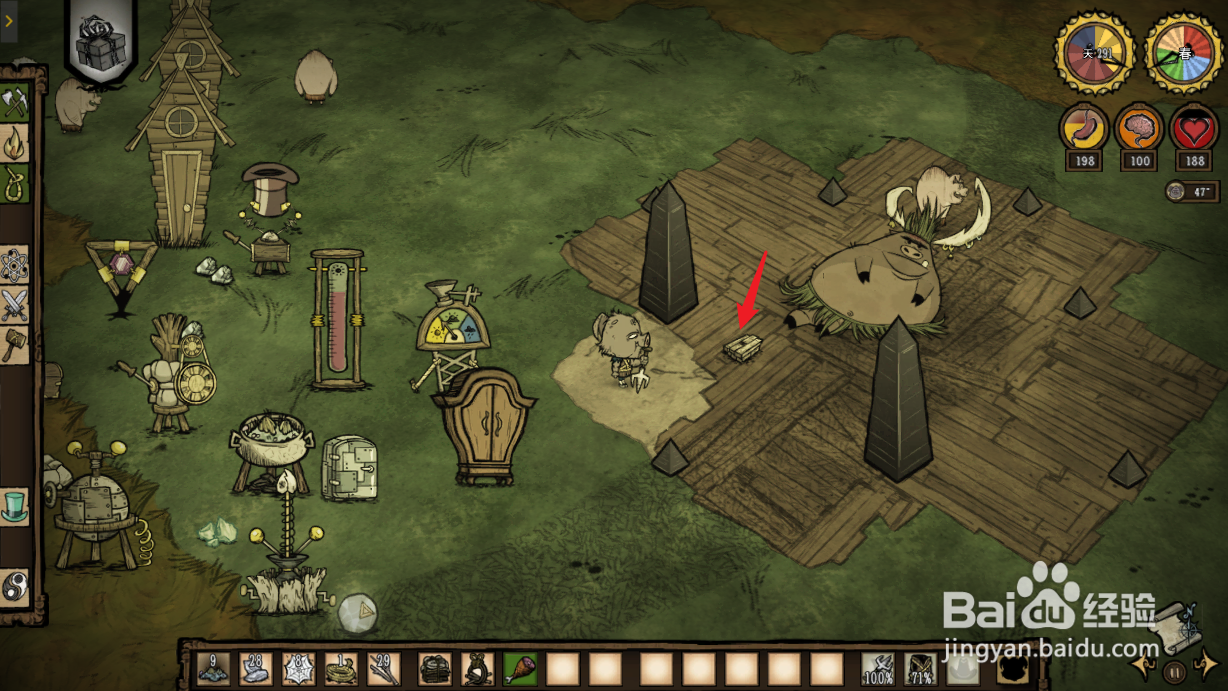Open the Science atom crafting tab

(15, 265)
